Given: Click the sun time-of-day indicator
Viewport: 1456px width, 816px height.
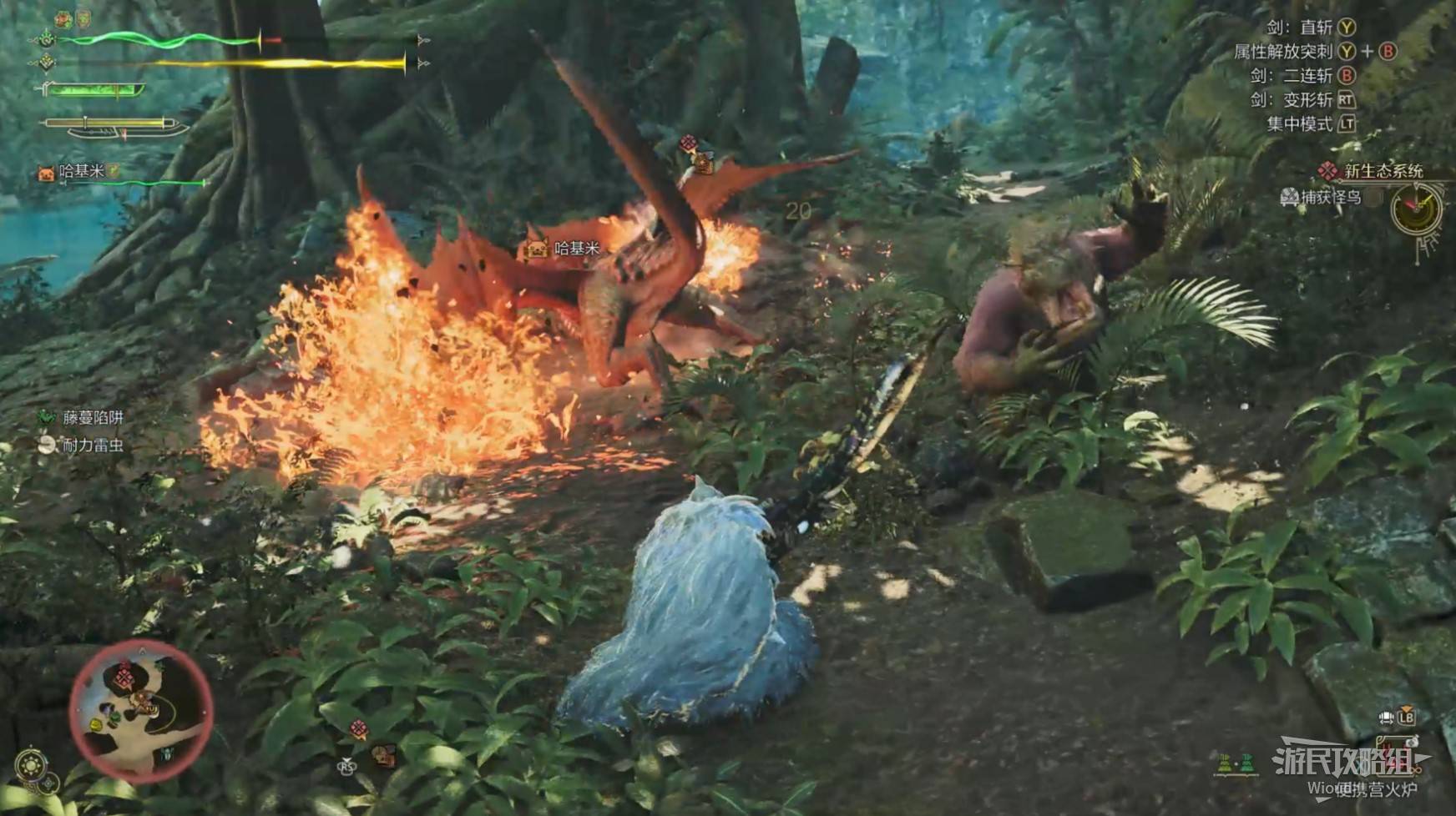Looking at the screenshot, I should [32, 764].
